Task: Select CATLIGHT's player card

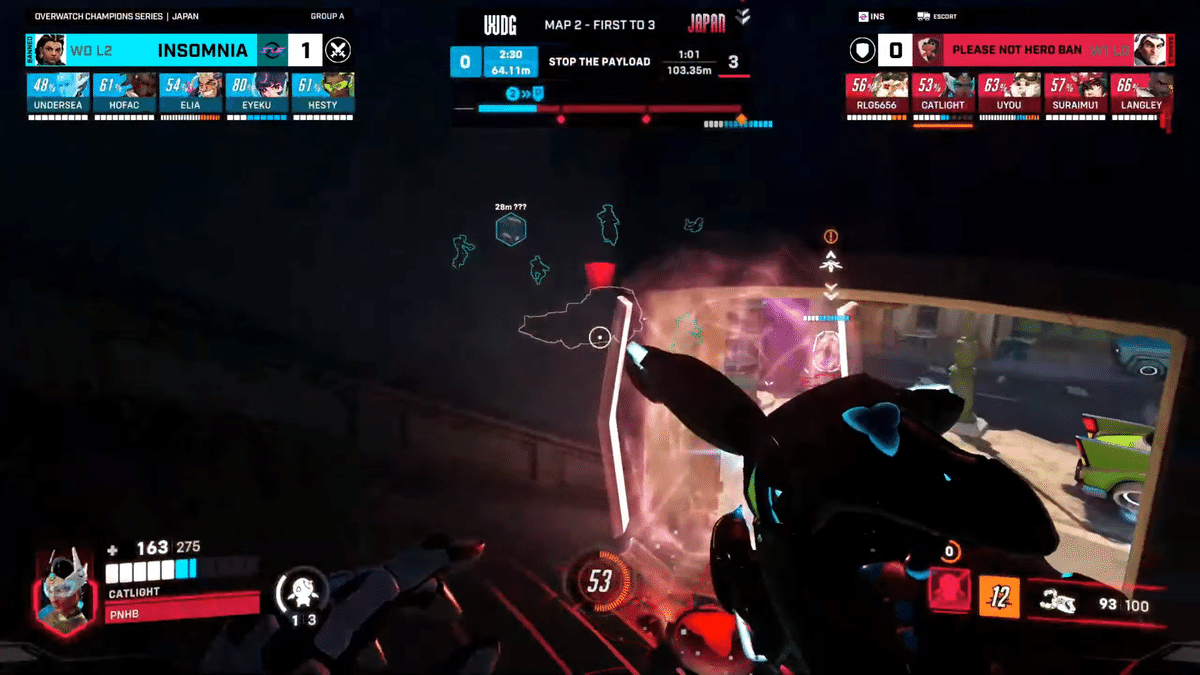Action: point(942,92)
